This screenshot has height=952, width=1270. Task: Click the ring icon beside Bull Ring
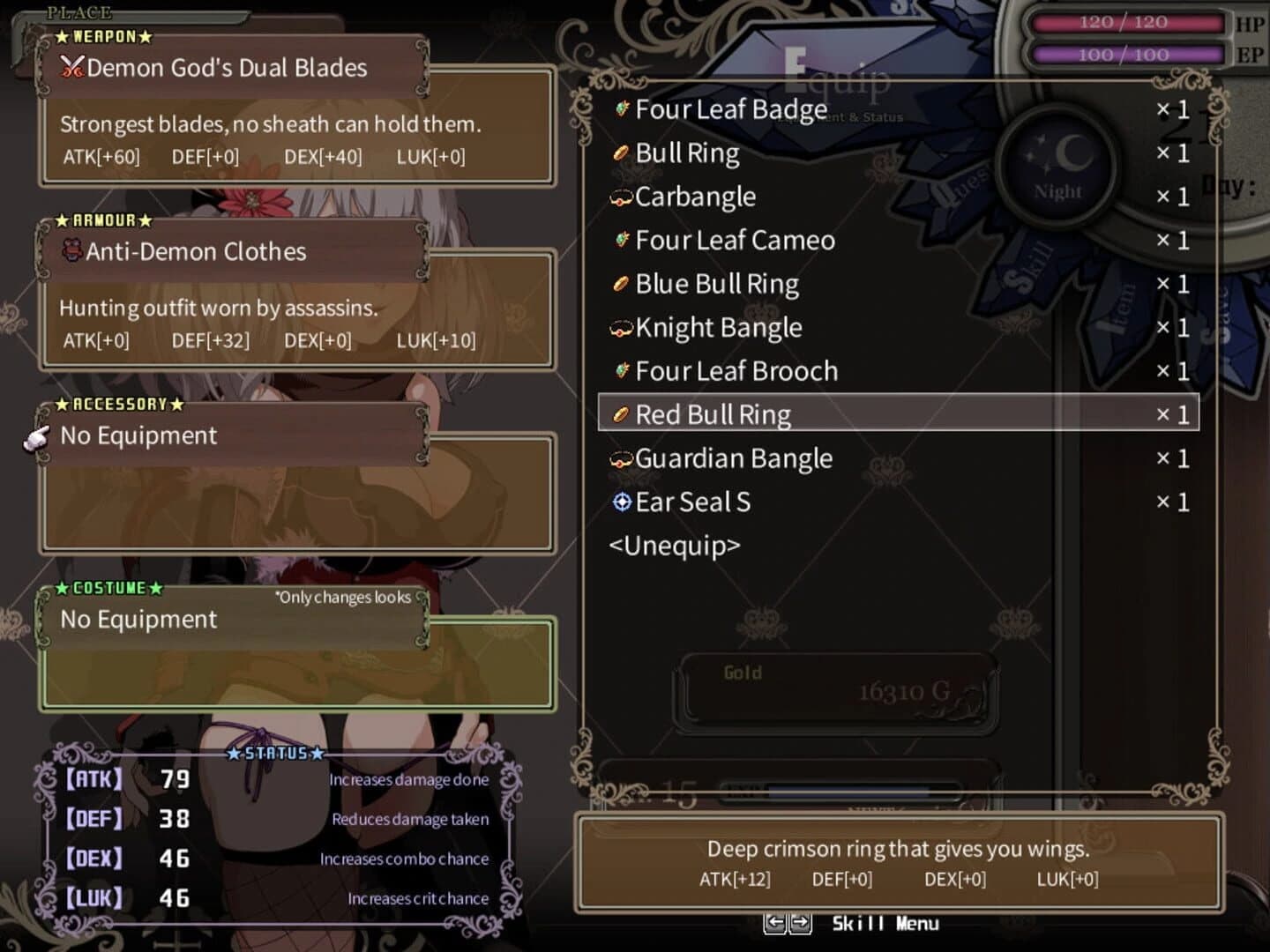click(x=620, y=152)
